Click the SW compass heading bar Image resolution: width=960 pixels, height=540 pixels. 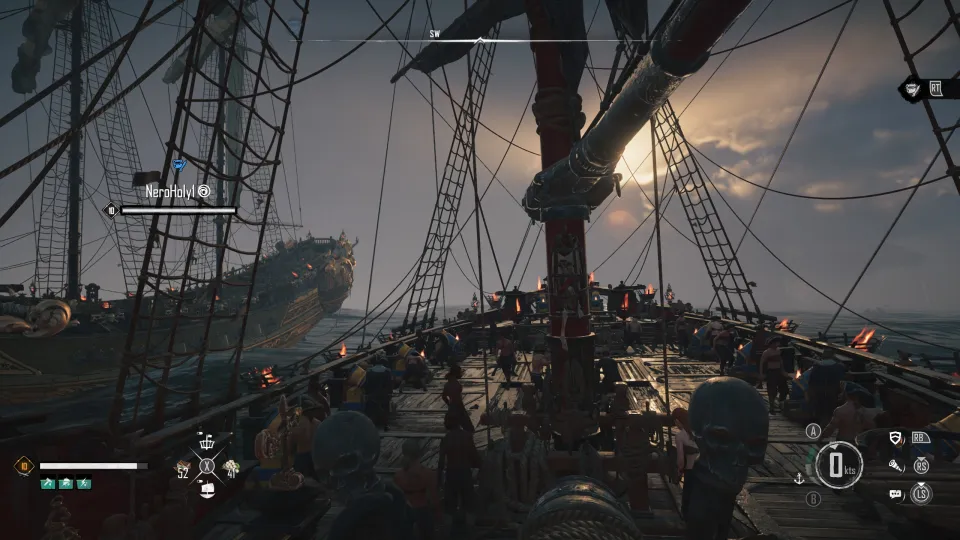479,38
